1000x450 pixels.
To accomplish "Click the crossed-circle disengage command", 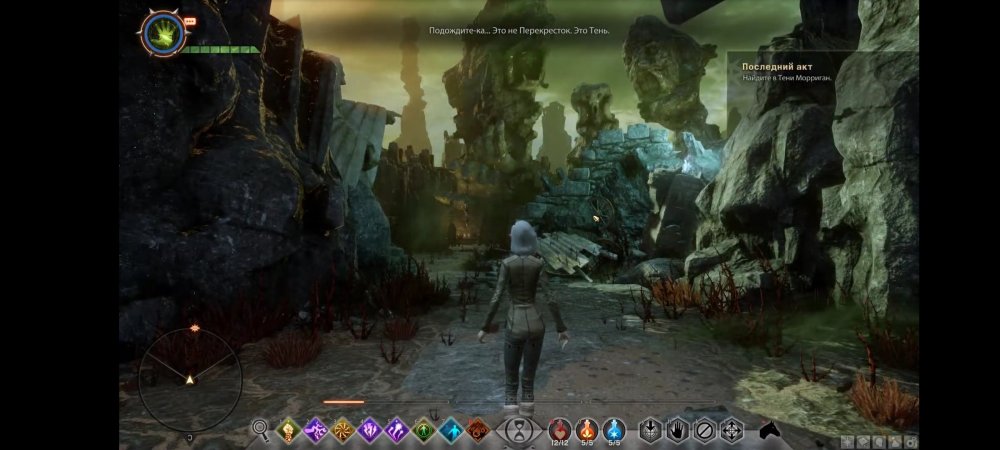I will (705, 430).
